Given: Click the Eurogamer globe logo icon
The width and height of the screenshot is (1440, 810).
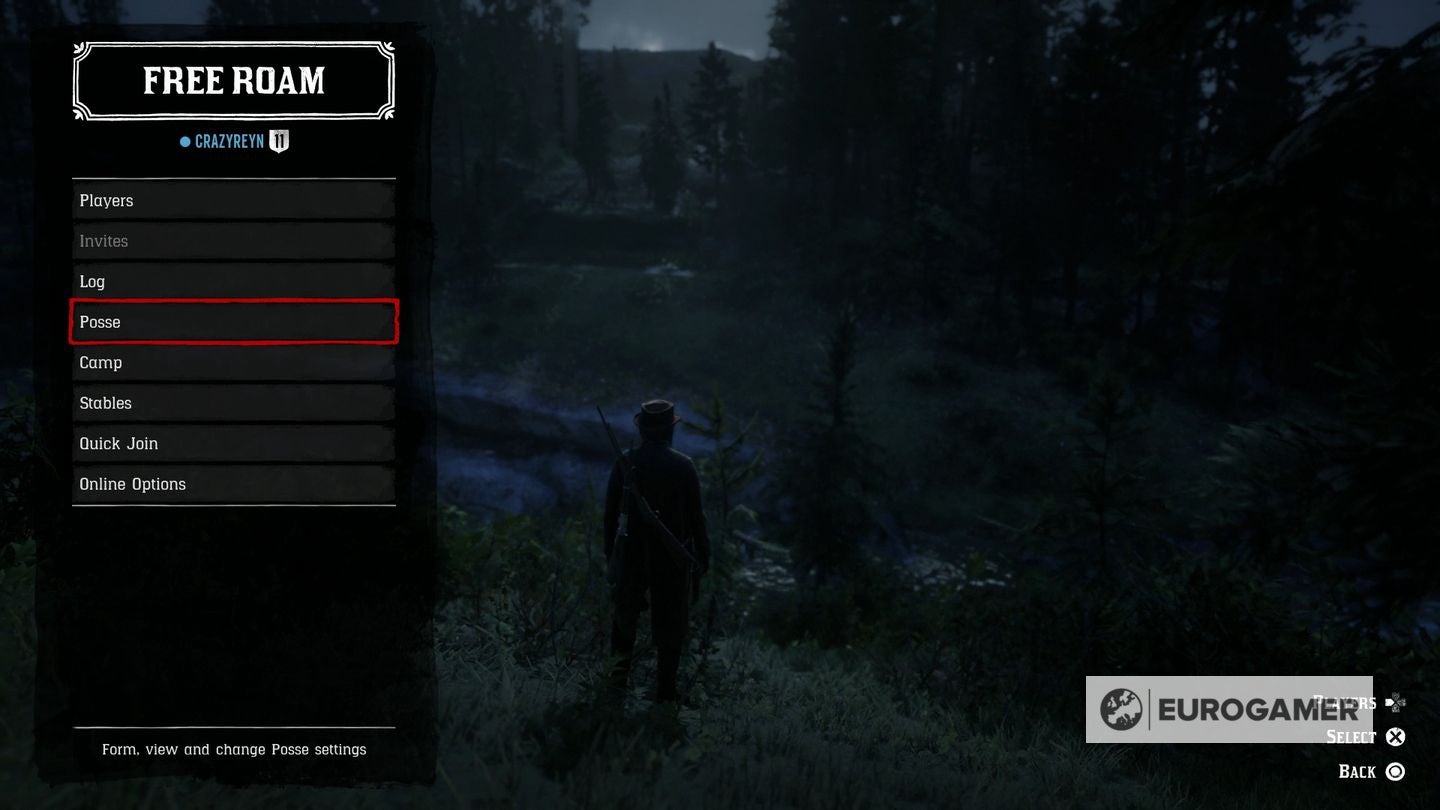Looking at the screenshot, I should [x=1122, y=709].
